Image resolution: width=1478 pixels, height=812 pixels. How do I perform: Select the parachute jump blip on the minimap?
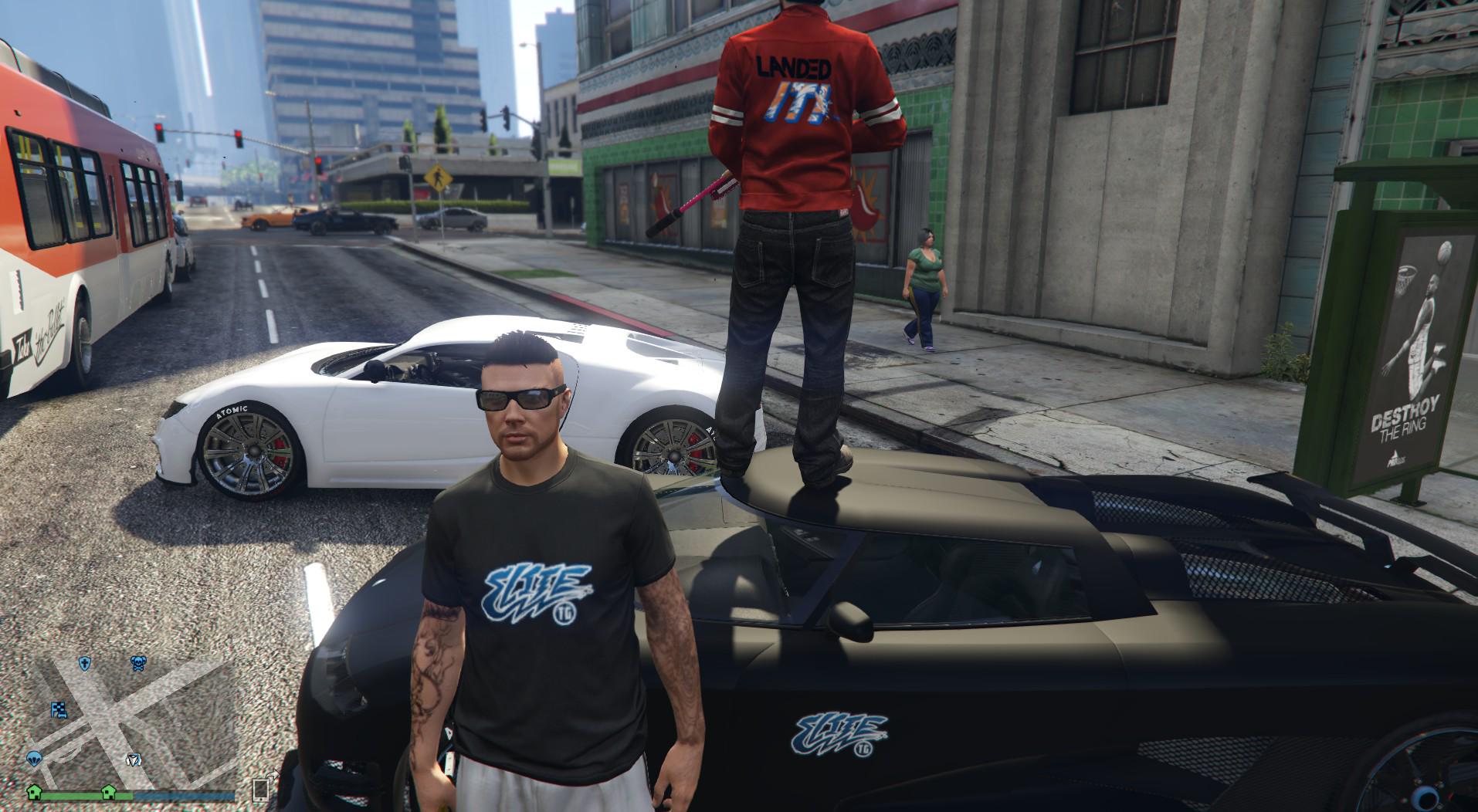(x=34, y=760)
